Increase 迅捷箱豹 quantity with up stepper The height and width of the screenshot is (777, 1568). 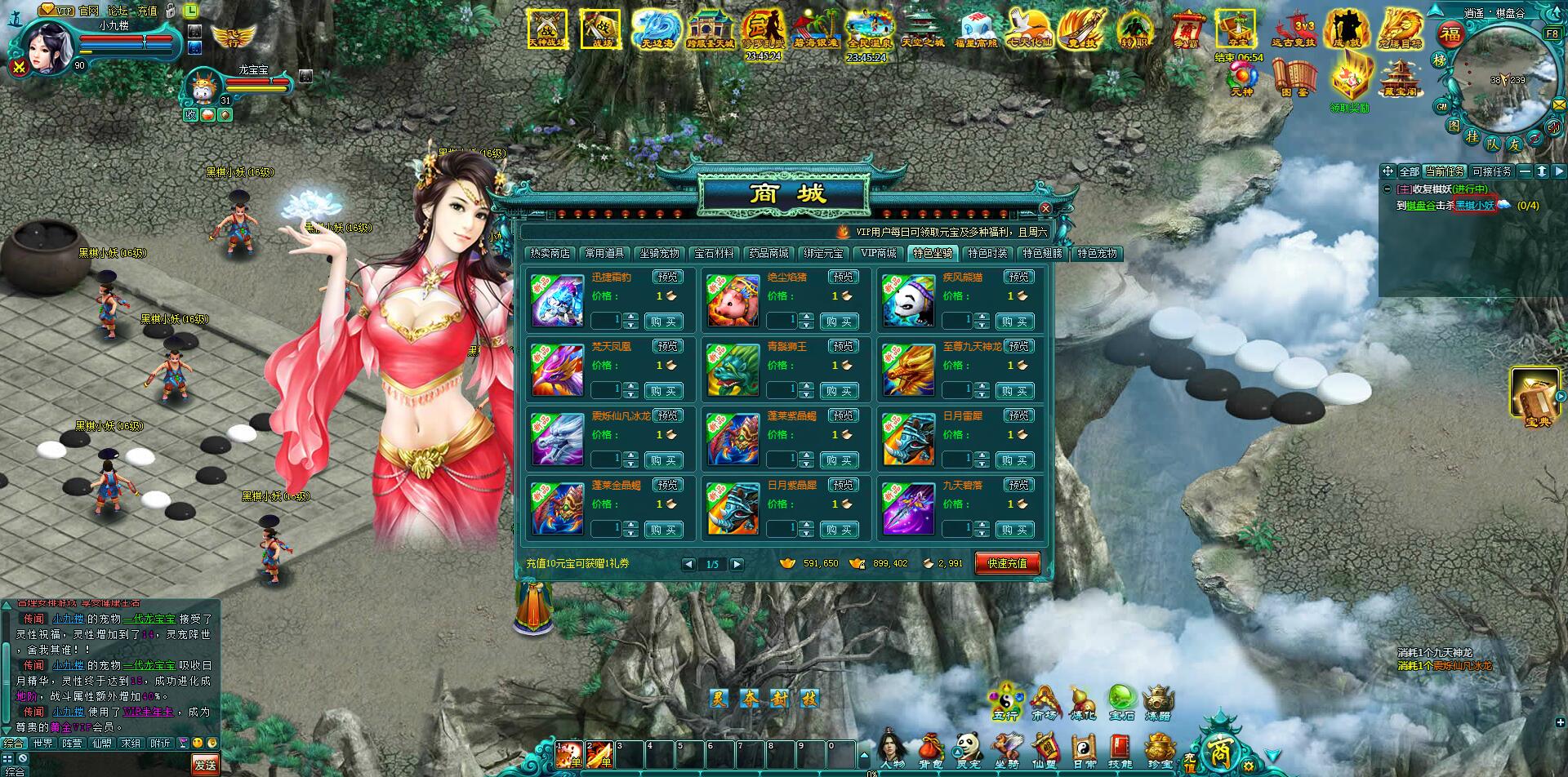pyautogui.click(x=630, y=317)
